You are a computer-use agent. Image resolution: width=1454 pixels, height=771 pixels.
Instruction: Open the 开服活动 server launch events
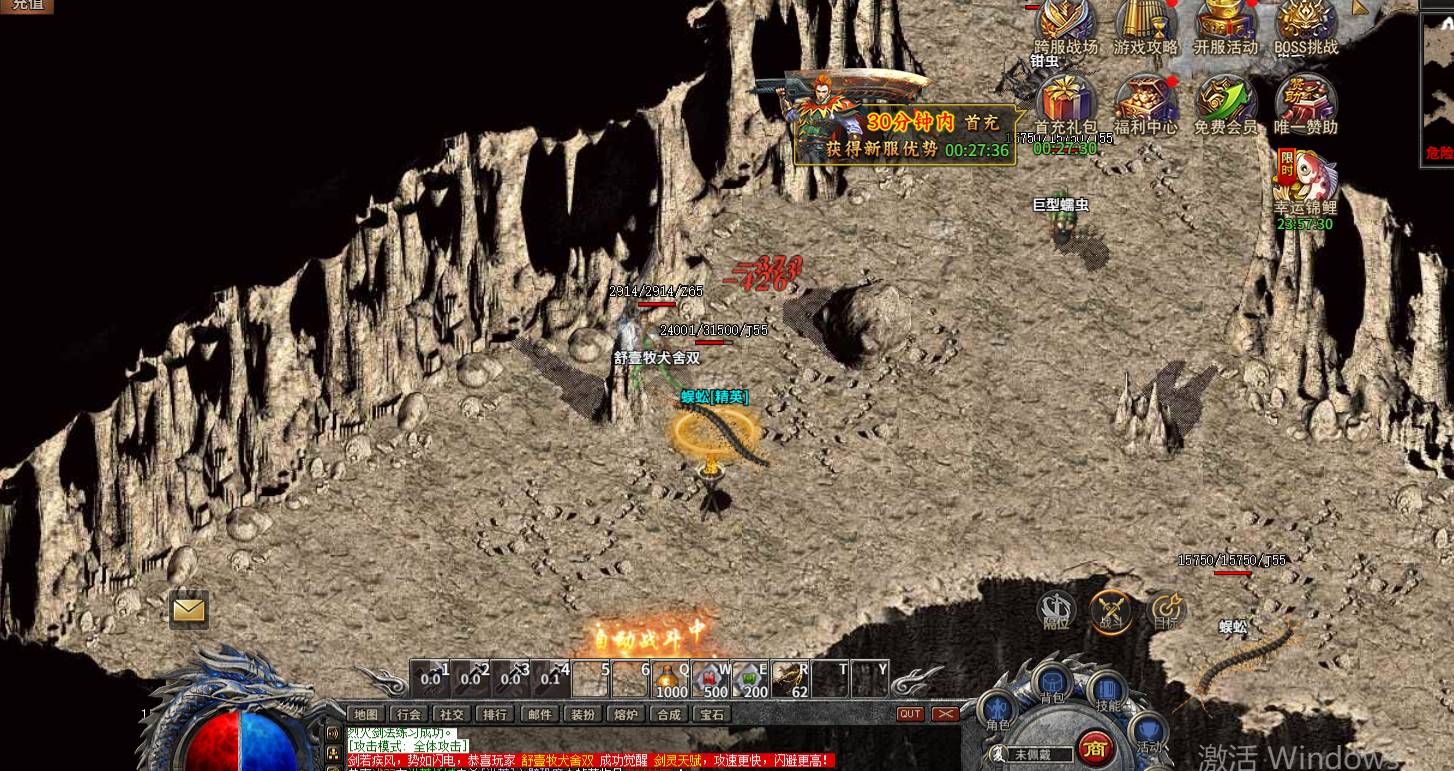(1226, 24)
